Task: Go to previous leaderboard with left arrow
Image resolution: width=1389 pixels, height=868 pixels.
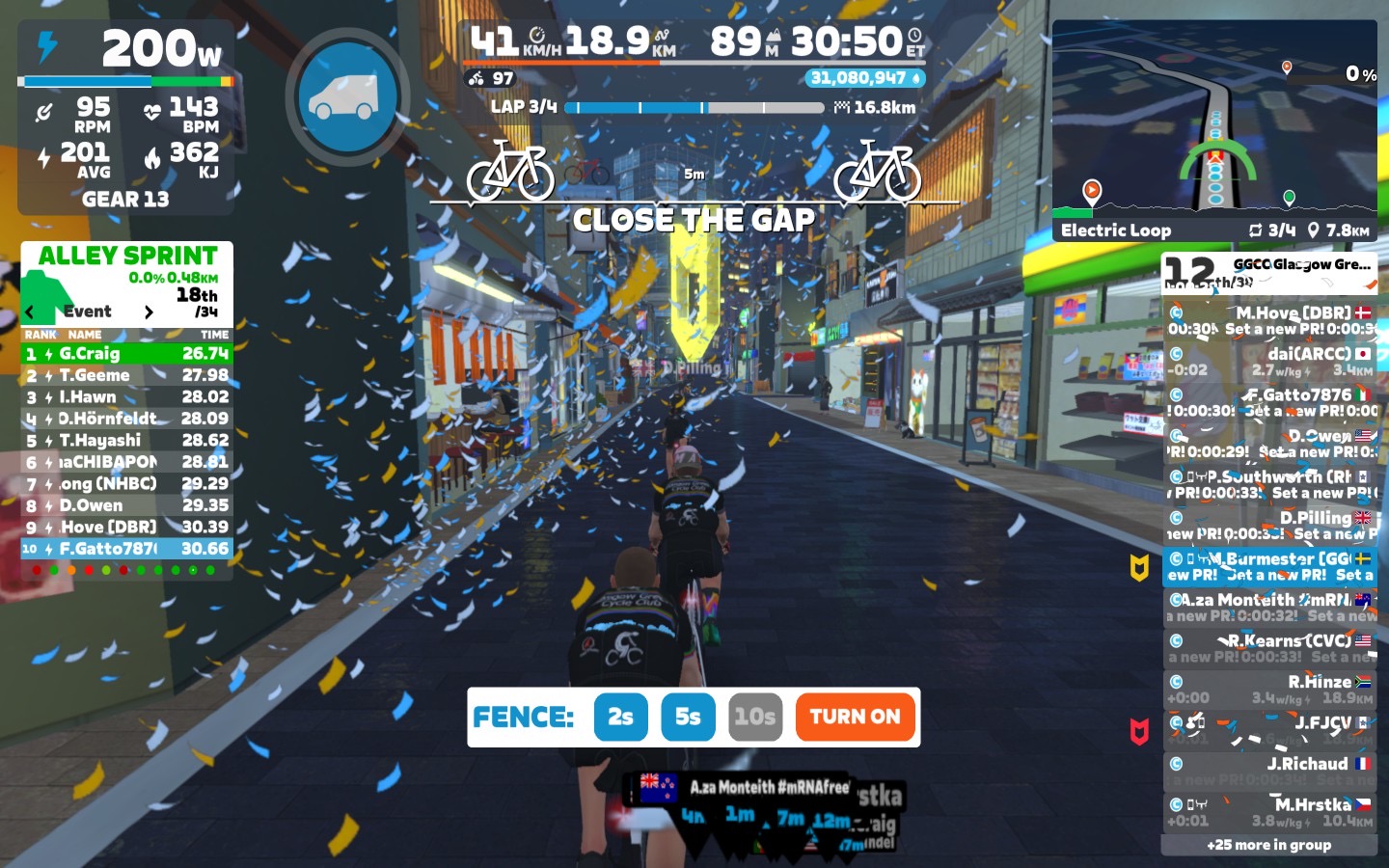Action: (30, 312)
